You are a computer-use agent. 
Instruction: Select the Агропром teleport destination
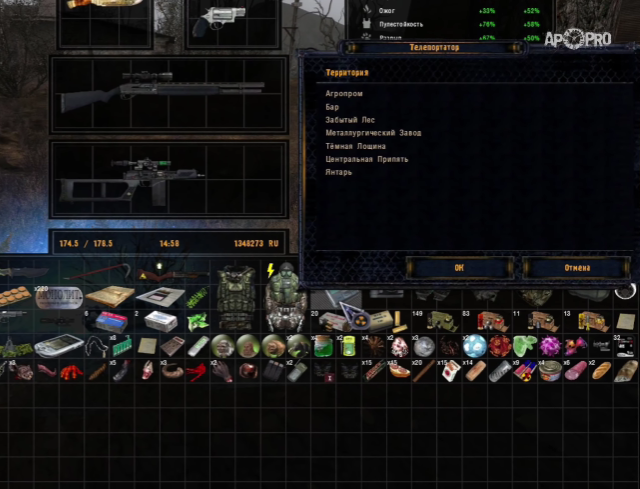point(341,92)
